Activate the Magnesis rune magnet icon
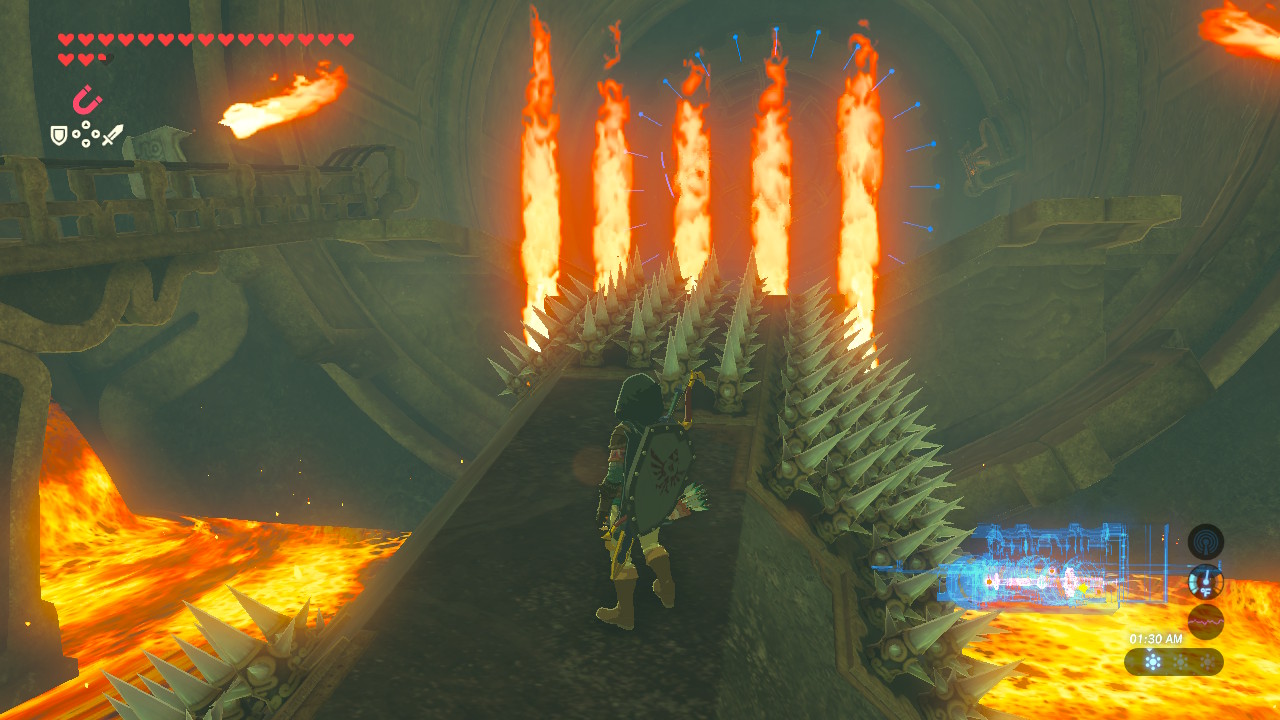 (87, 101)
